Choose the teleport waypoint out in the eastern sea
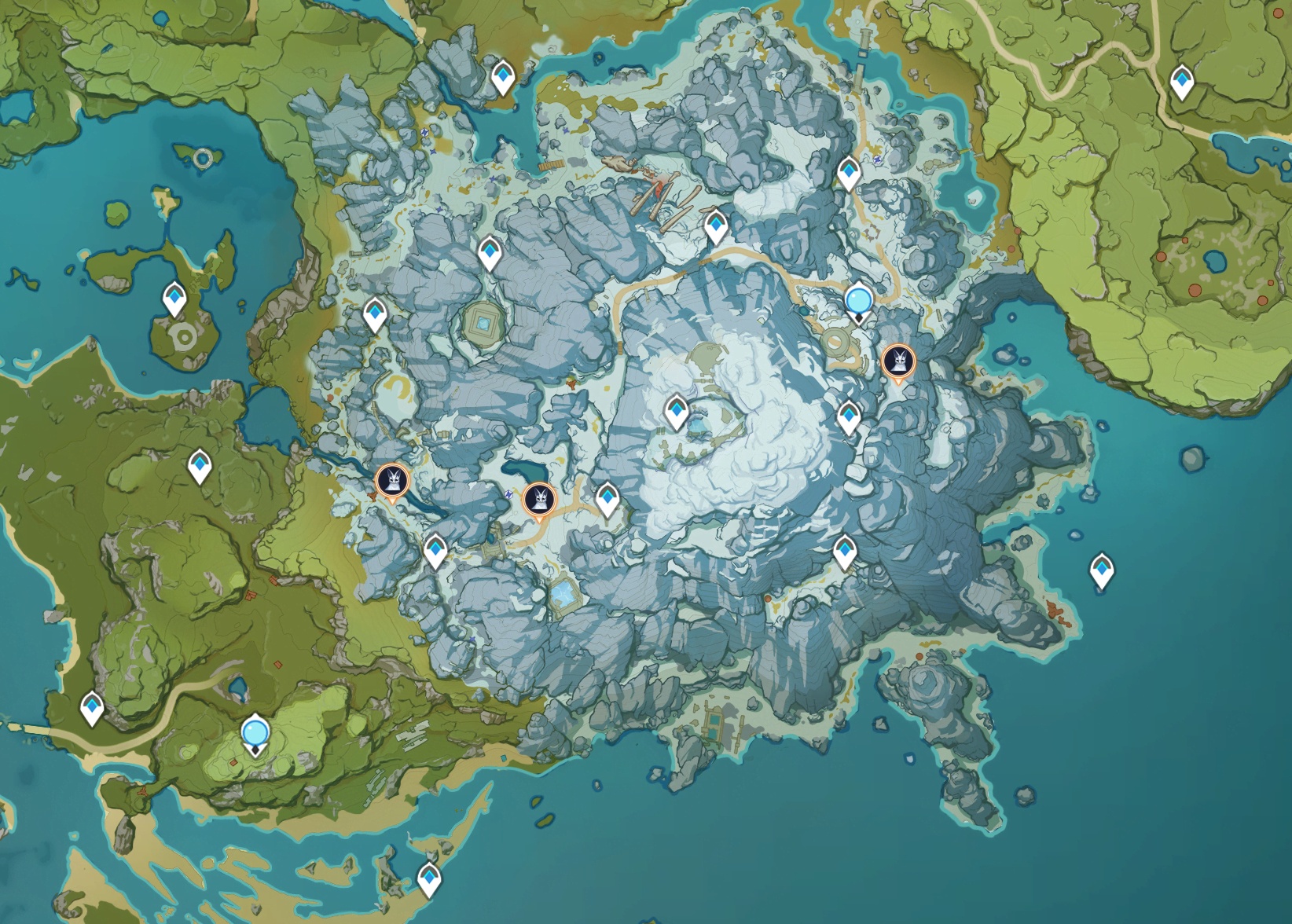Viewport: 1292px width, 924px height. [x=1102, y=568]
